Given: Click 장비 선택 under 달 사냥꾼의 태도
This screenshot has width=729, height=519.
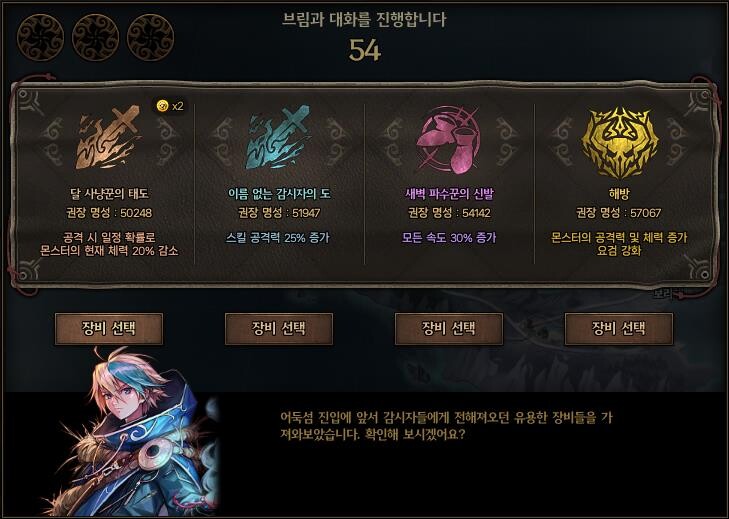Looking at the screenshot, I should pos(109,328).
